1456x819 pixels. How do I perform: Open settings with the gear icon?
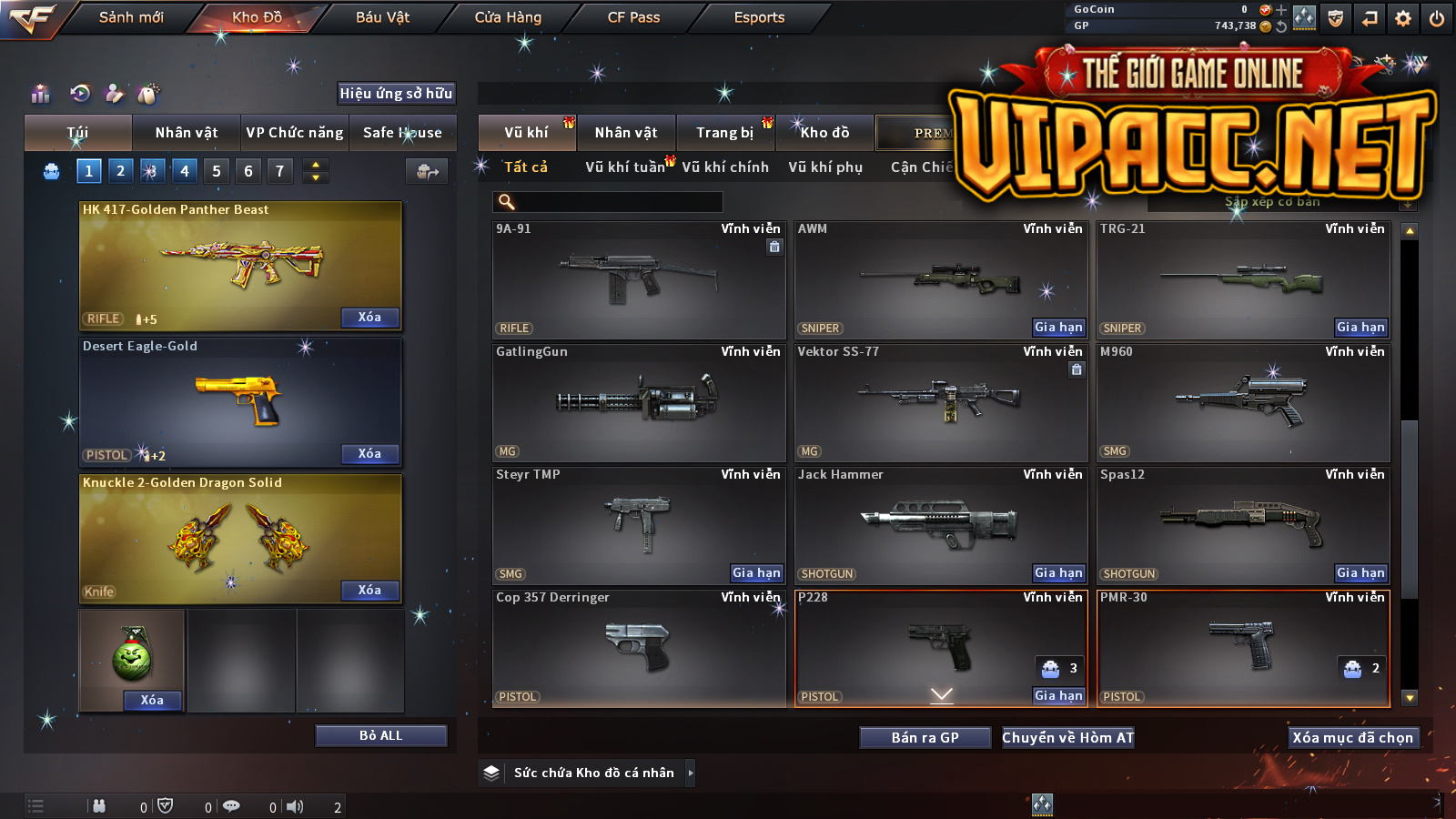[x=1403, y=18]
